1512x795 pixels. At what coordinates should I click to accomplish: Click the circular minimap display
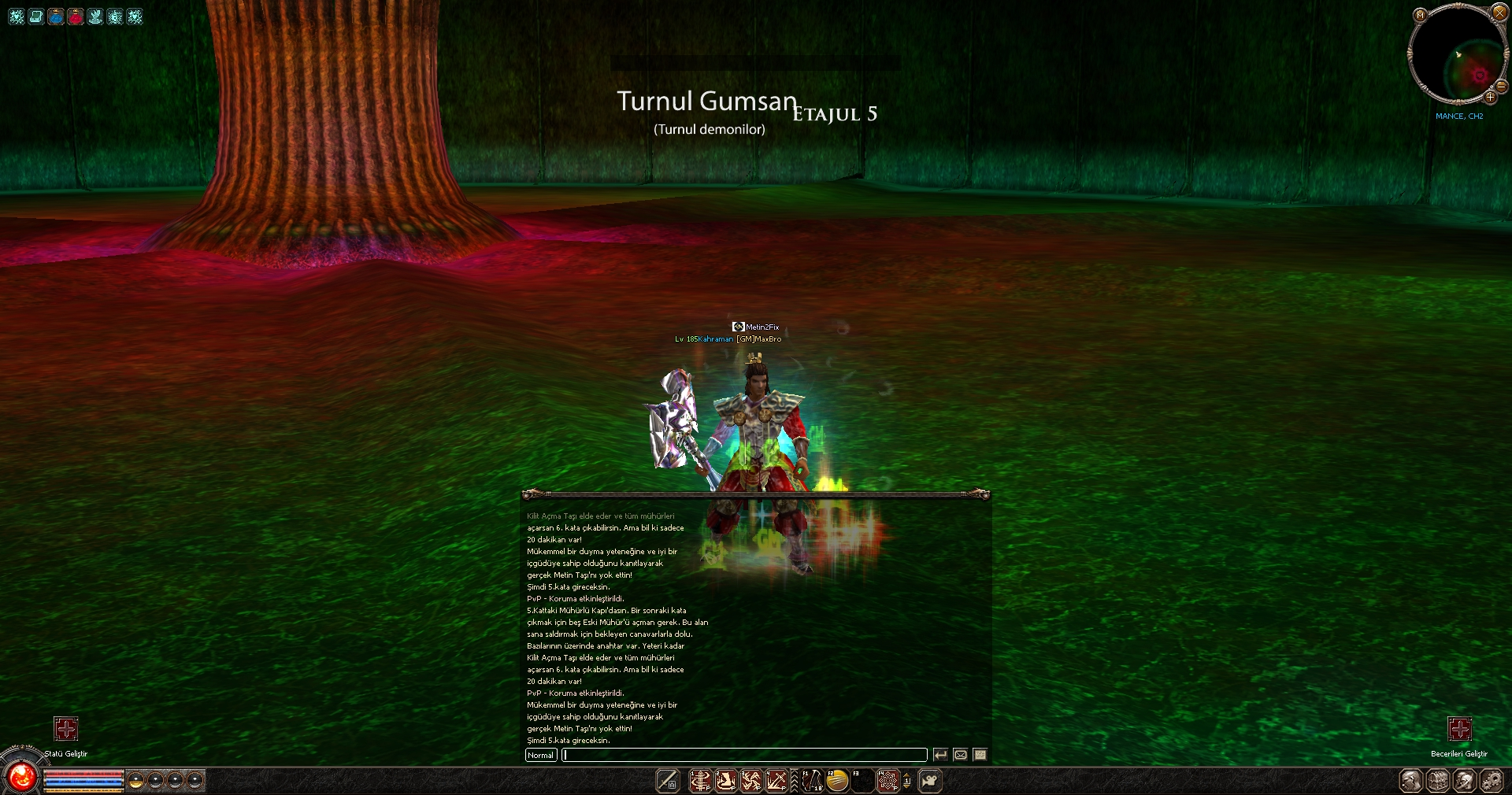tap(1457, 54)
